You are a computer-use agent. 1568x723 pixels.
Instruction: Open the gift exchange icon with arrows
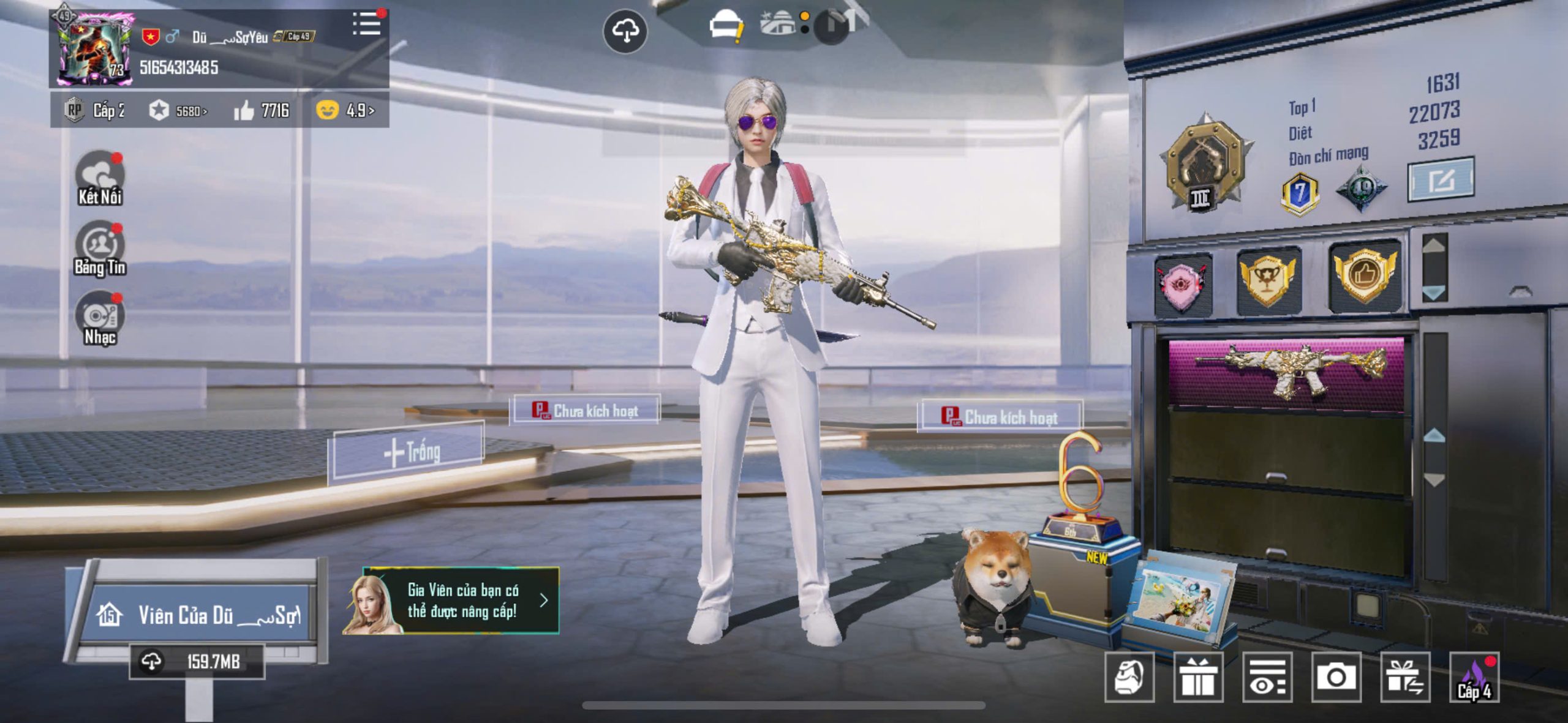[x=1405, y=676]
